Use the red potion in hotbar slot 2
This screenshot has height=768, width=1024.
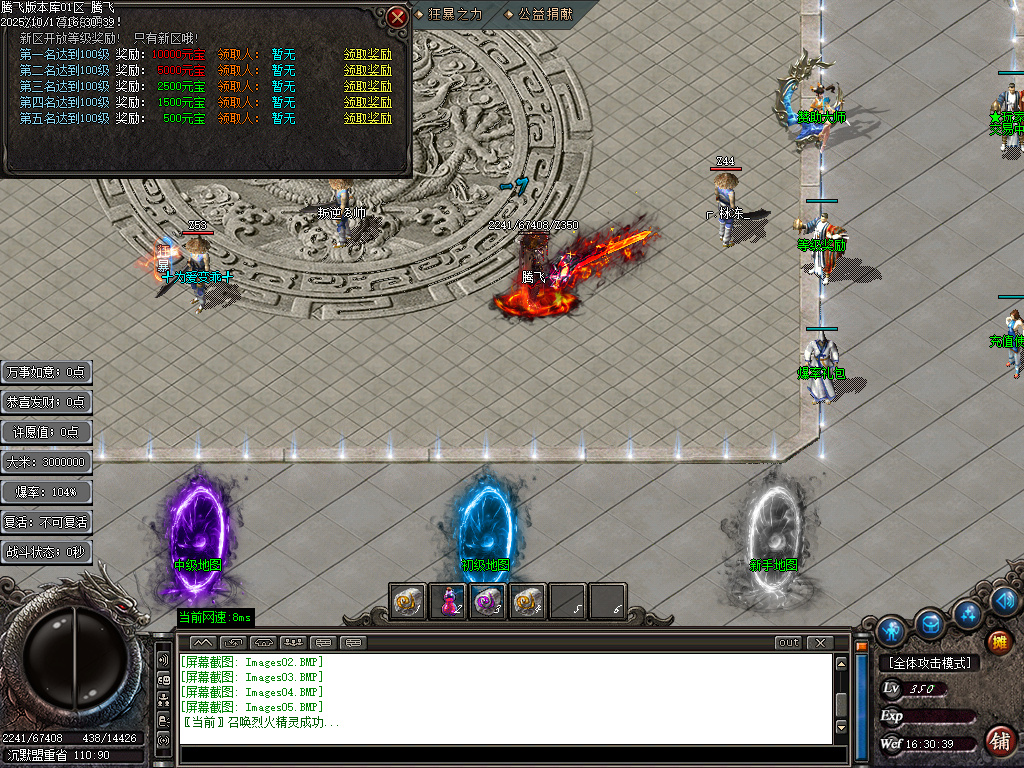448,602
